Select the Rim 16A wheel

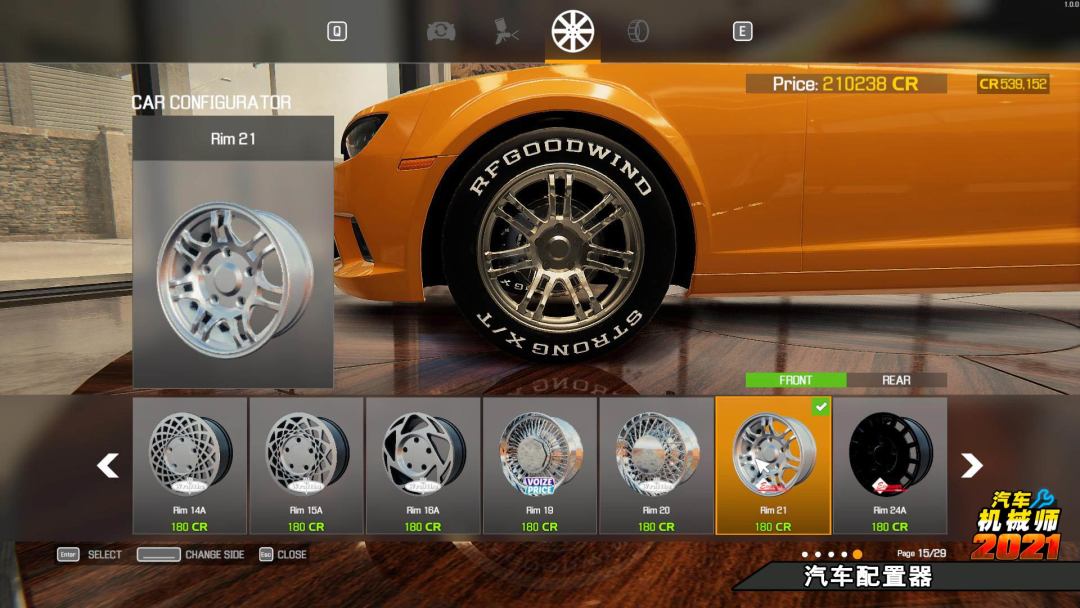pyautogui.click(x=423, y=465)
